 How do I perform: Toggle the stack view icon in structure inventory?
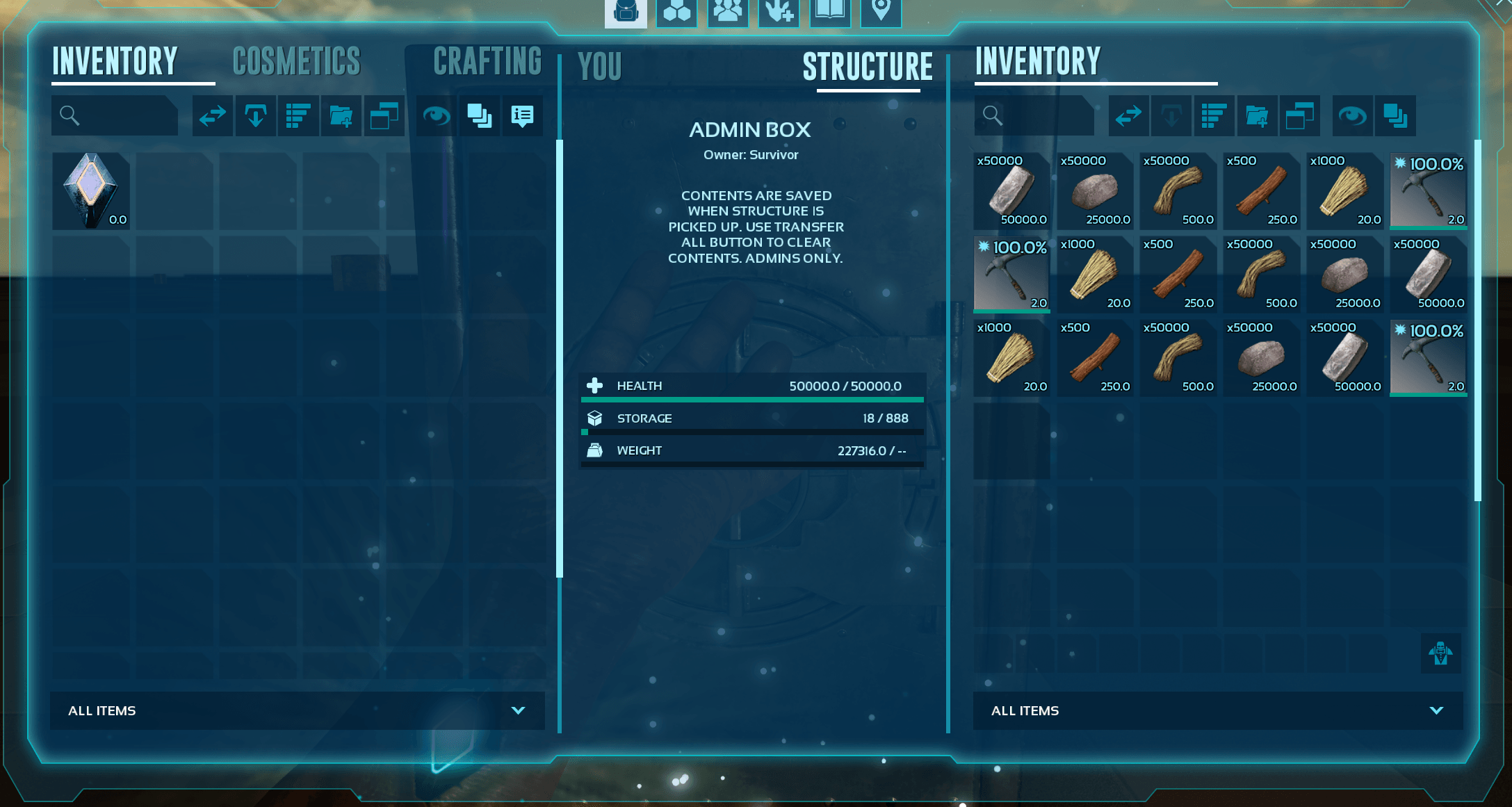pos(1395,115)
